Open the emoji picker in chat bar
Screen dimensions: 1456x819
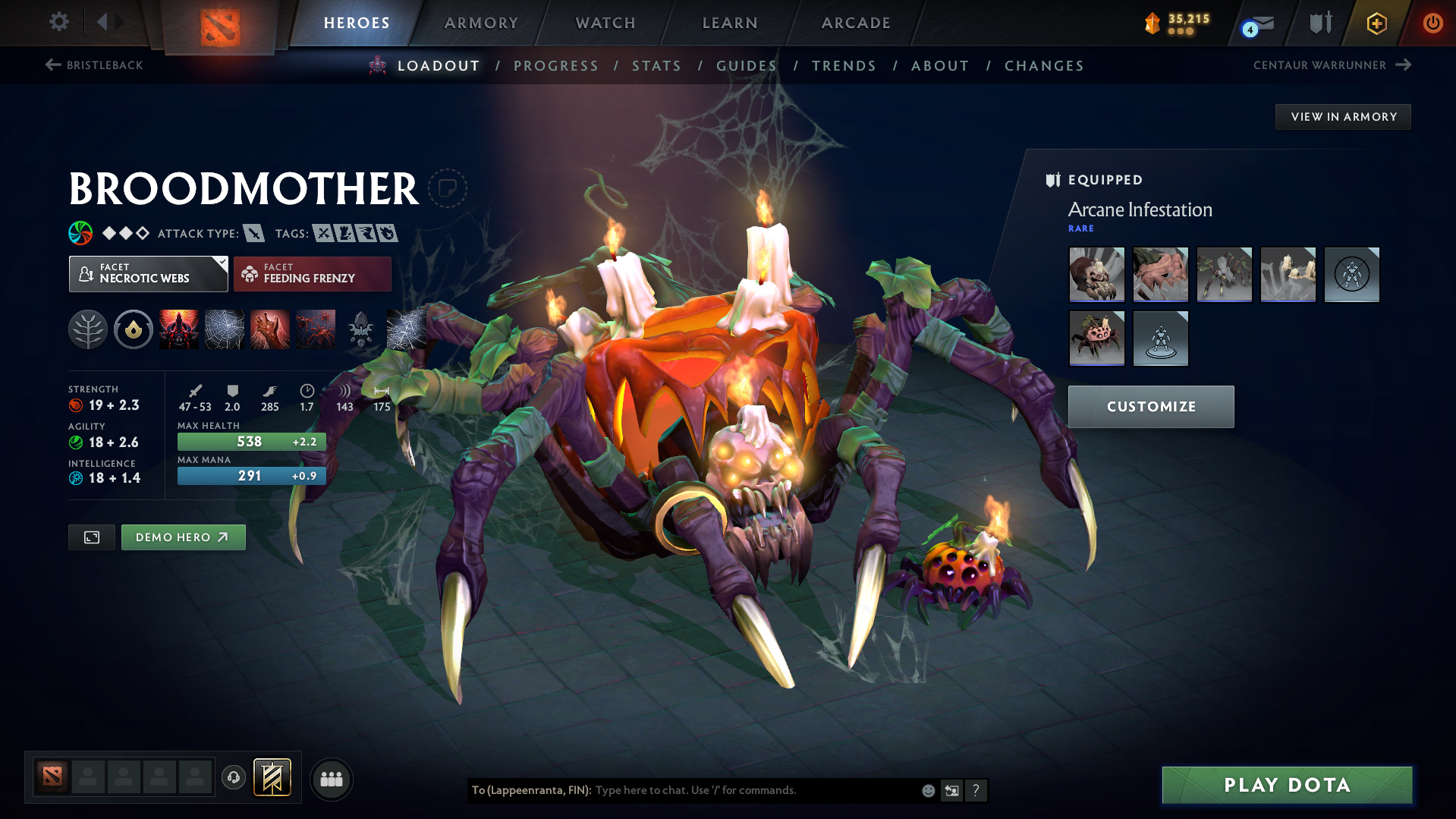927,789
